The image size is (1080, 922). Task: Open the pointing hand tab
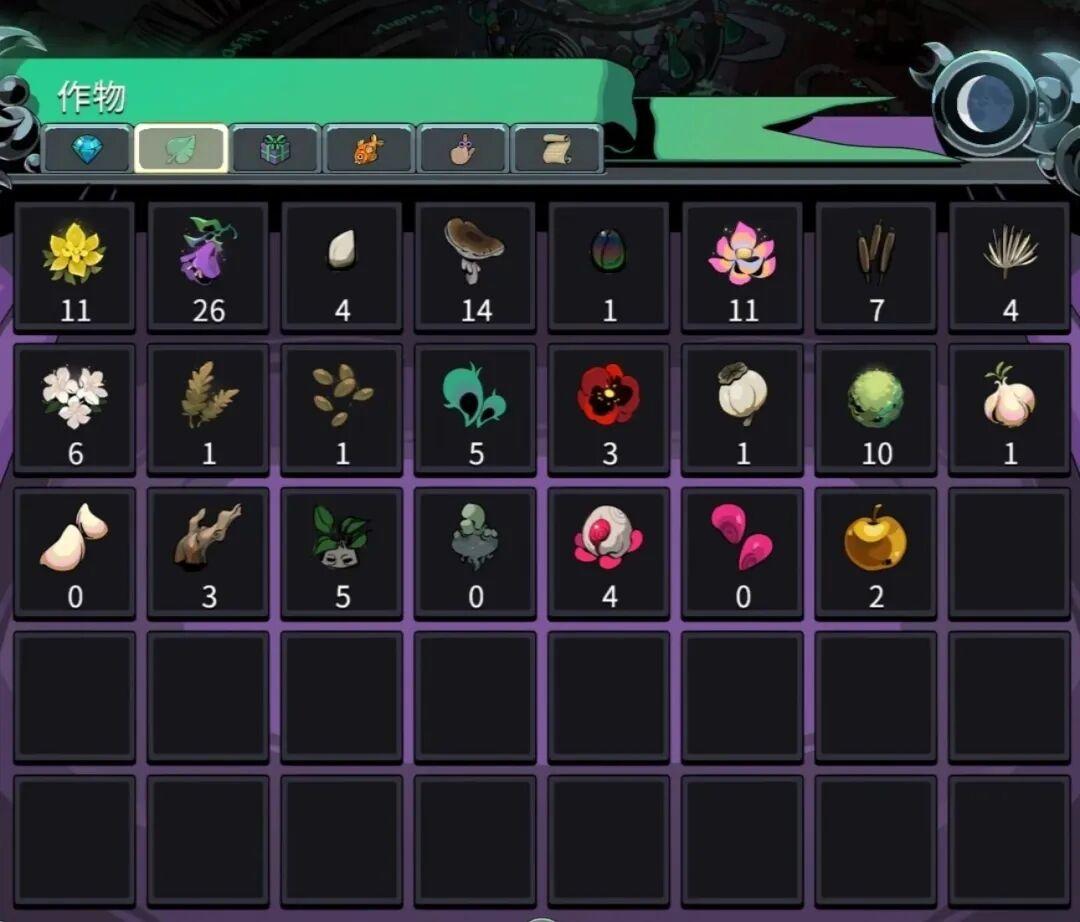[x=463, y=150]
